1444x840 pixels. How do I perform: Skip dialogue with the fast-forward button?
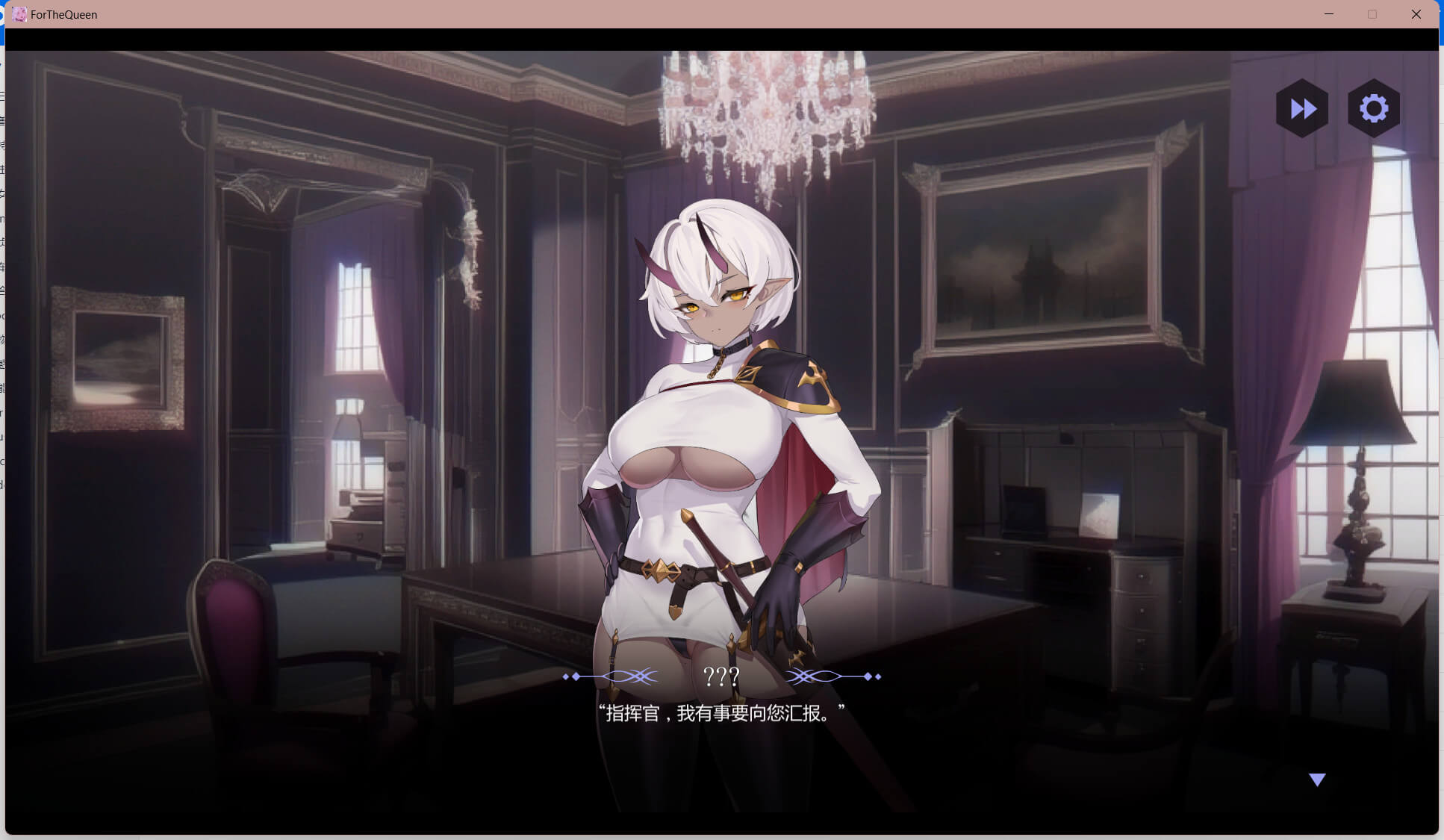pos(1302,109)
